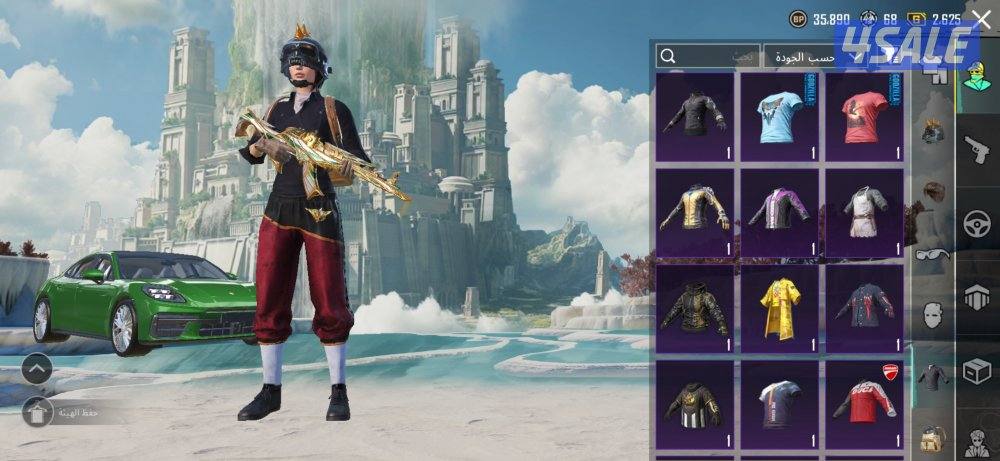Choose the white apron shirt item
This screenshot has width=1000, height=461.
[x=865, y=212]
